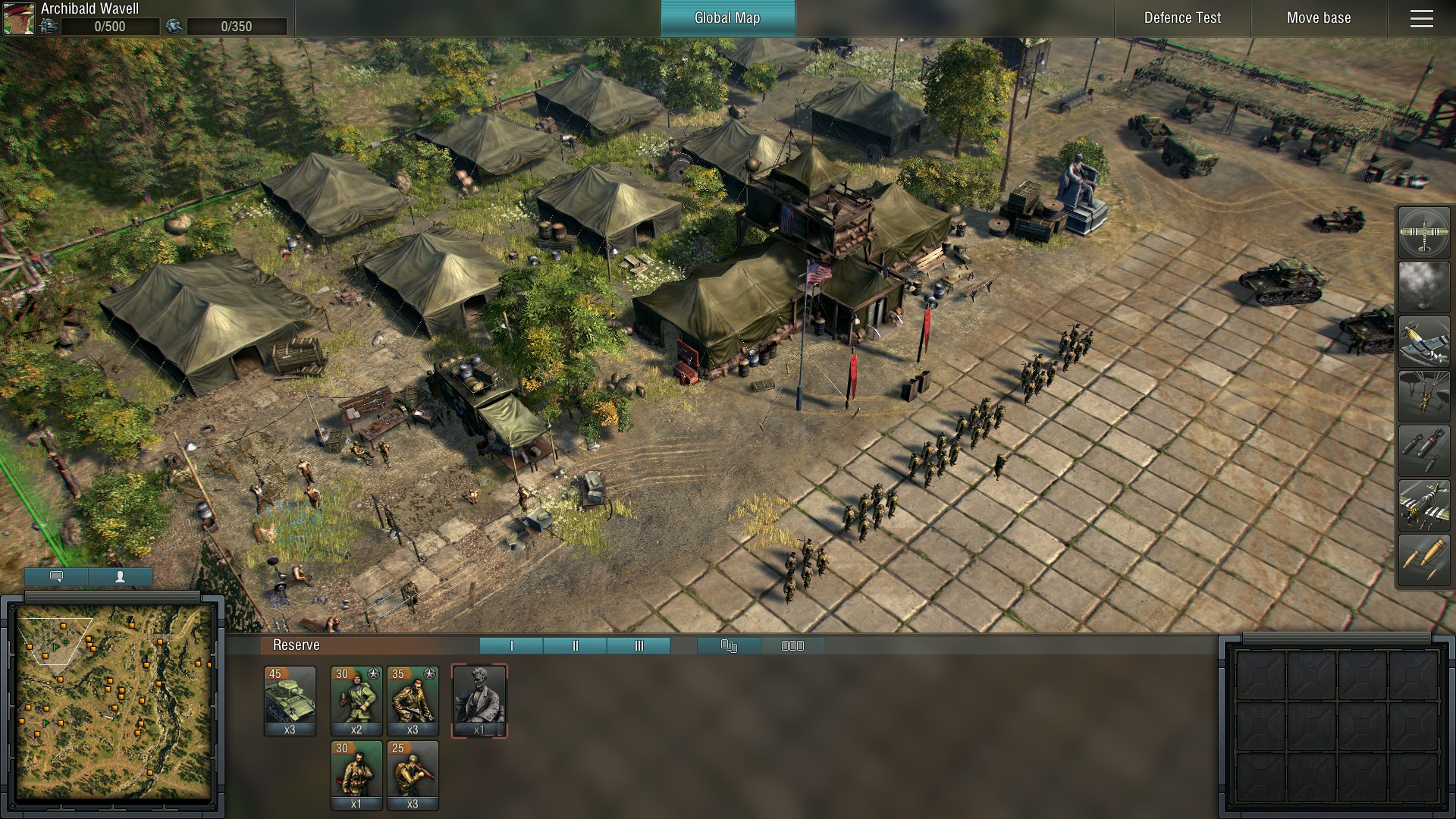
Task: Click on the minimap
Action: pyautogui.click(x=114, y=705)
